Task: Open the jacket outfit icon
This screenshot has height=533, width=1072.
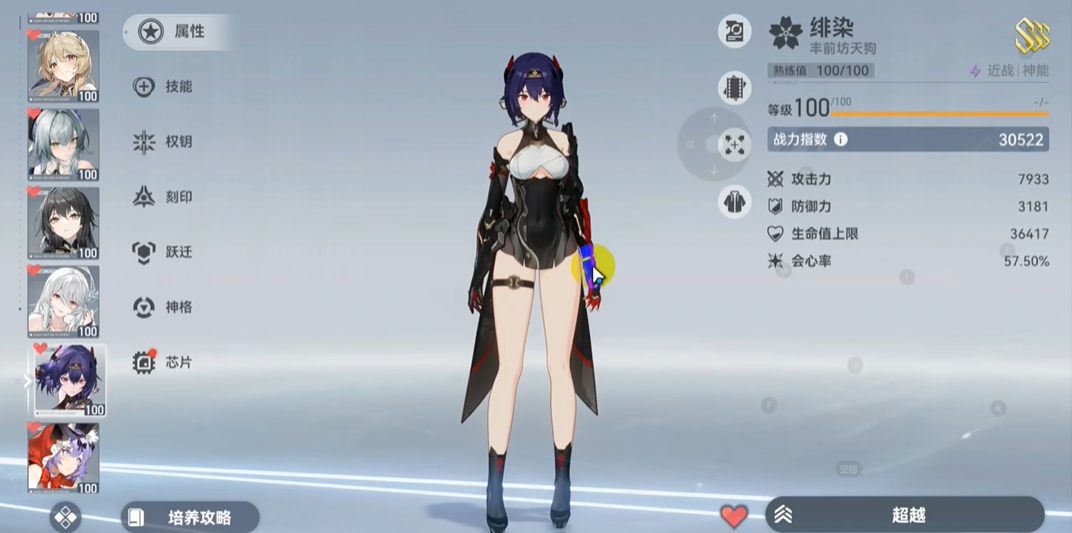Action: (735, 202)
